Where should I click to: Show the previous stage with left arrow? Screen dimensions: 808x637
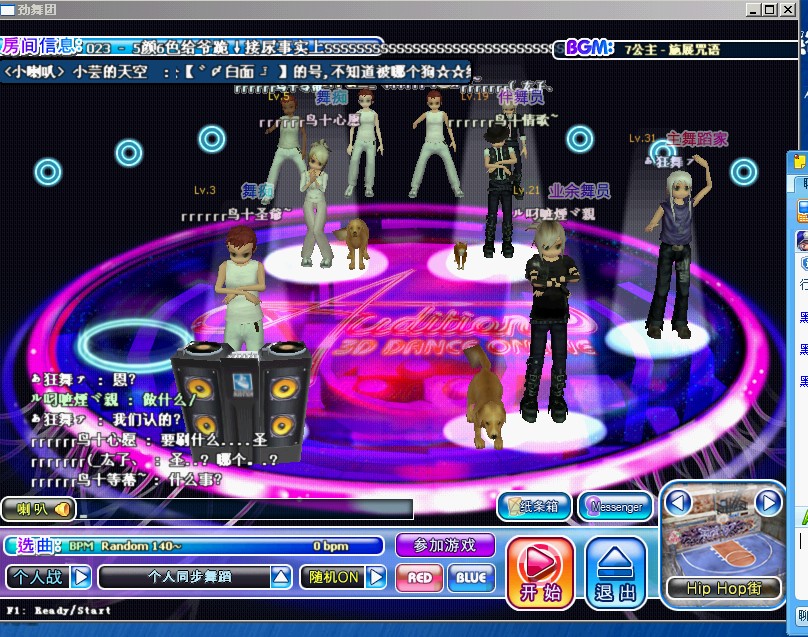pyautogui.click(x=679, y=501)
